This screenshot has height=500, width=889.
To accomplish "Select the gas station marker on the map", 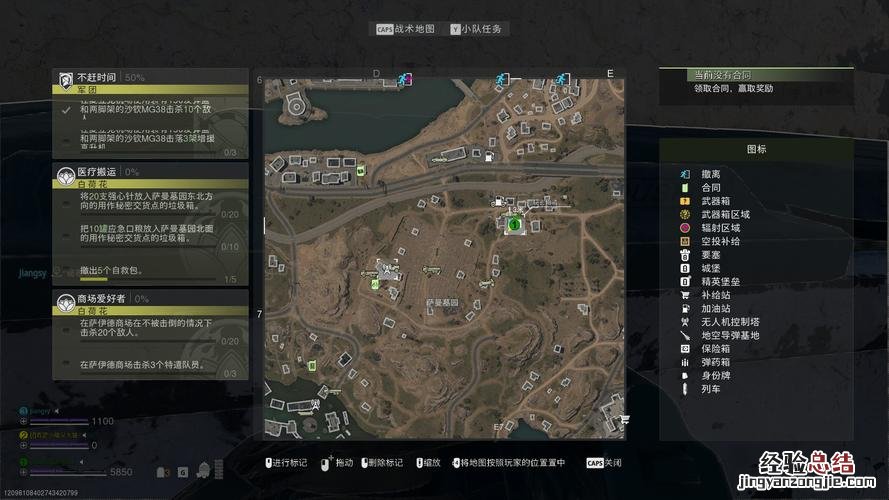I will point(487,157).
